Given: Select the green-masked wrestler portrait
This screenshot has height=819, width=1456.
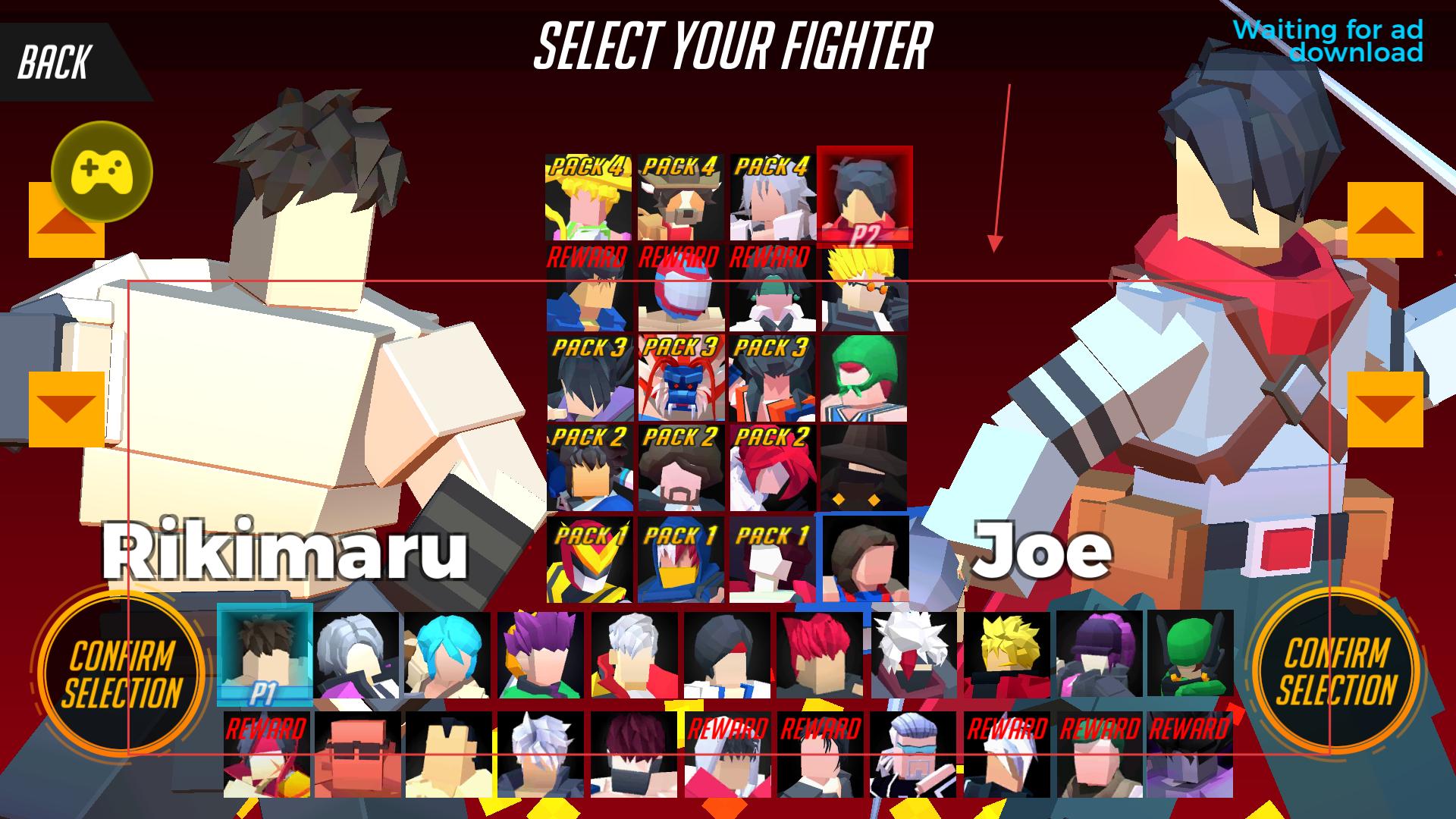Looking at the screenshot, I should coord(864,378).
